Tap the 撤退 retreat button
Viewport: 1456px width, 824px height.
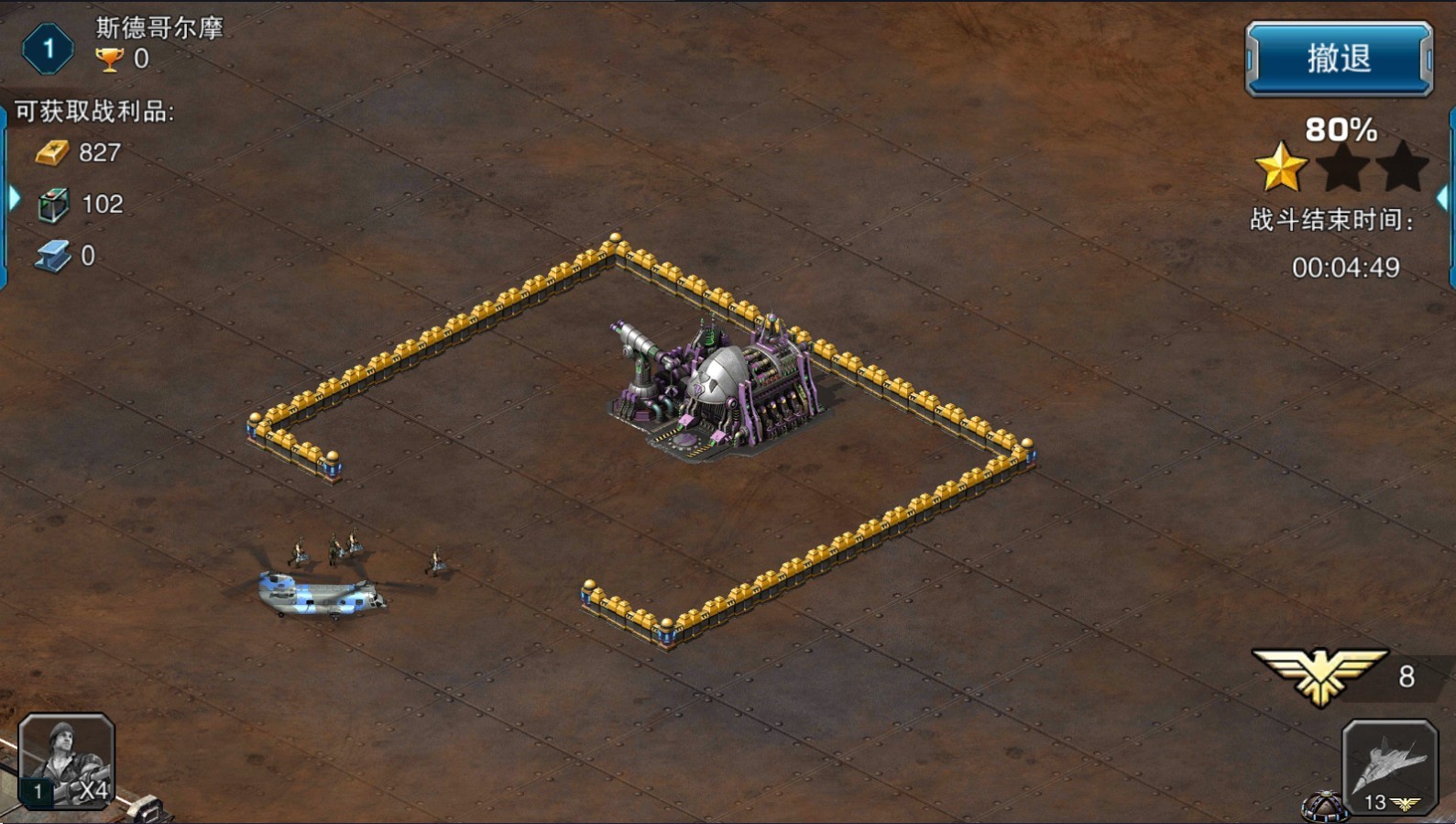(1338, 60)
